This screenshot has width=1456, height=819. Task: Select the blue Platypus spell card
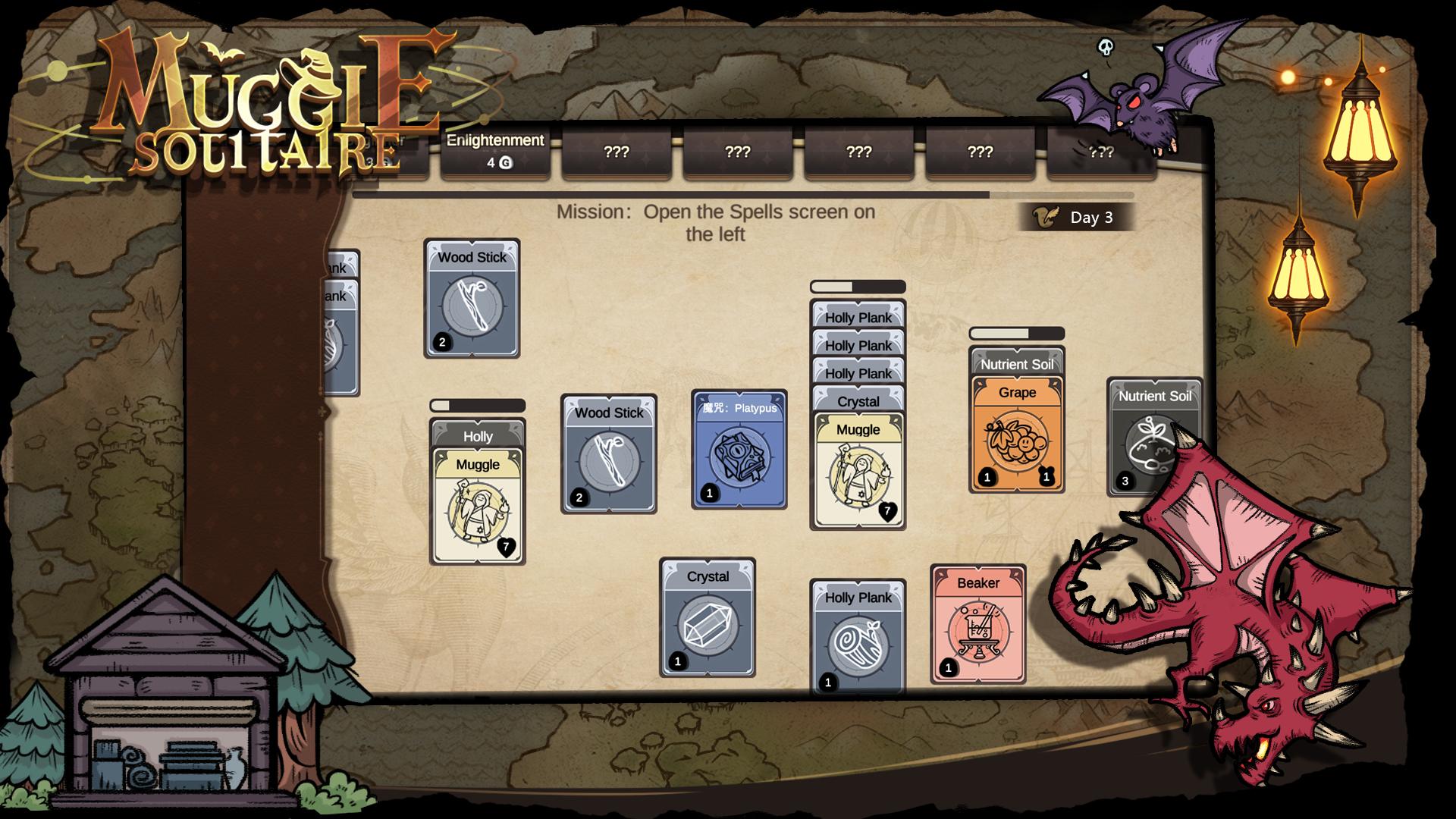tap(739, 450)
